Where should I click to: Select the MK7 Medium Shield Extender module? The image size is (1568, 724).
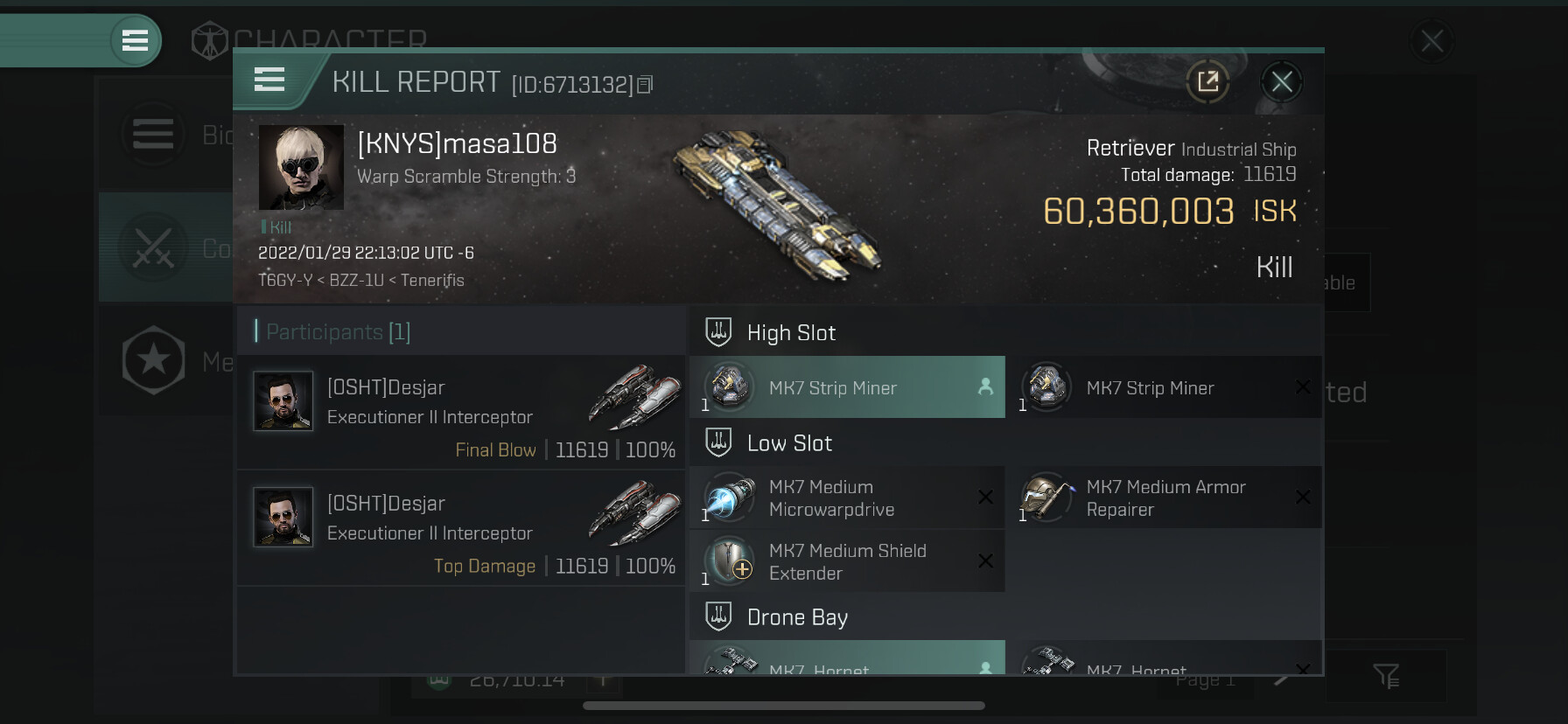pos(847,561)
